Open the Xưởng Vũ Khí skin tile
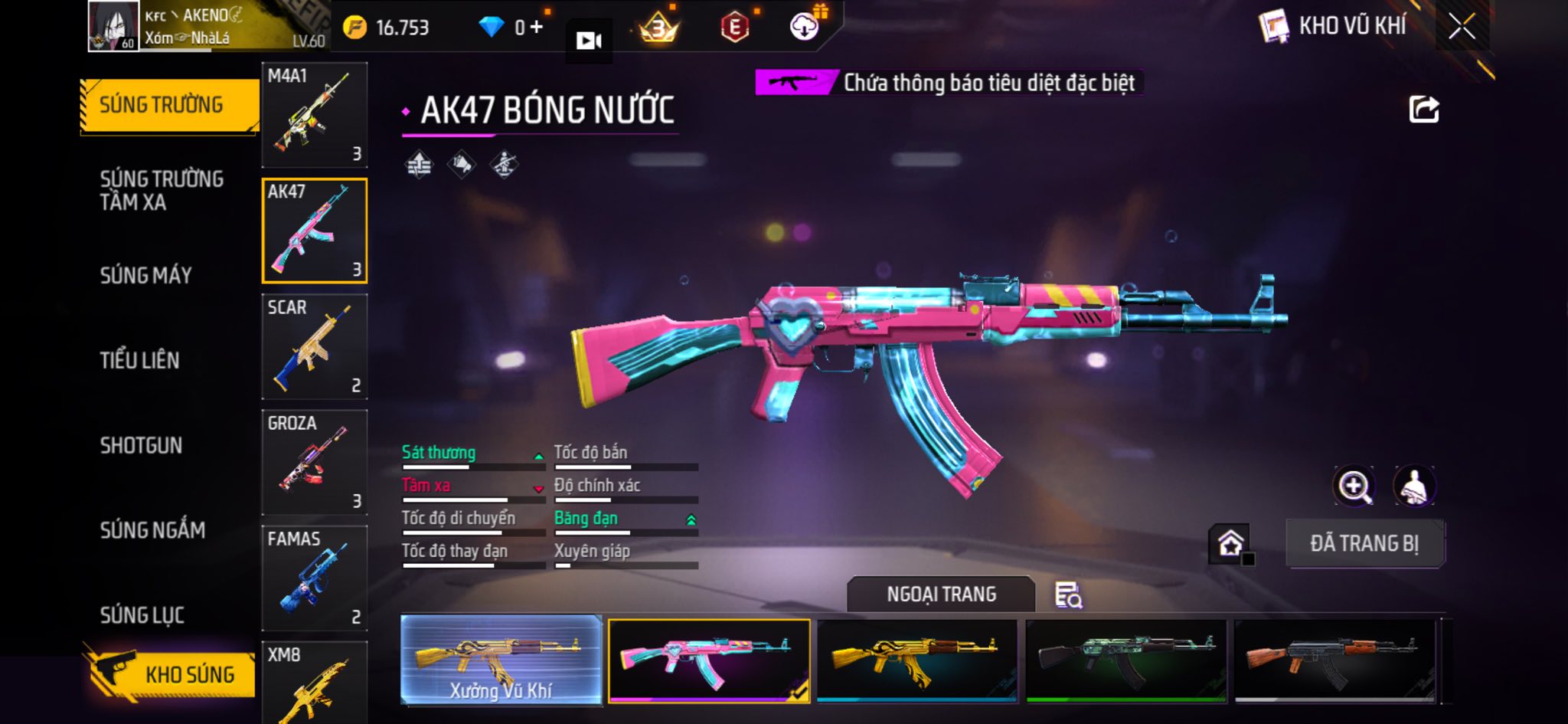 [501, 659]
